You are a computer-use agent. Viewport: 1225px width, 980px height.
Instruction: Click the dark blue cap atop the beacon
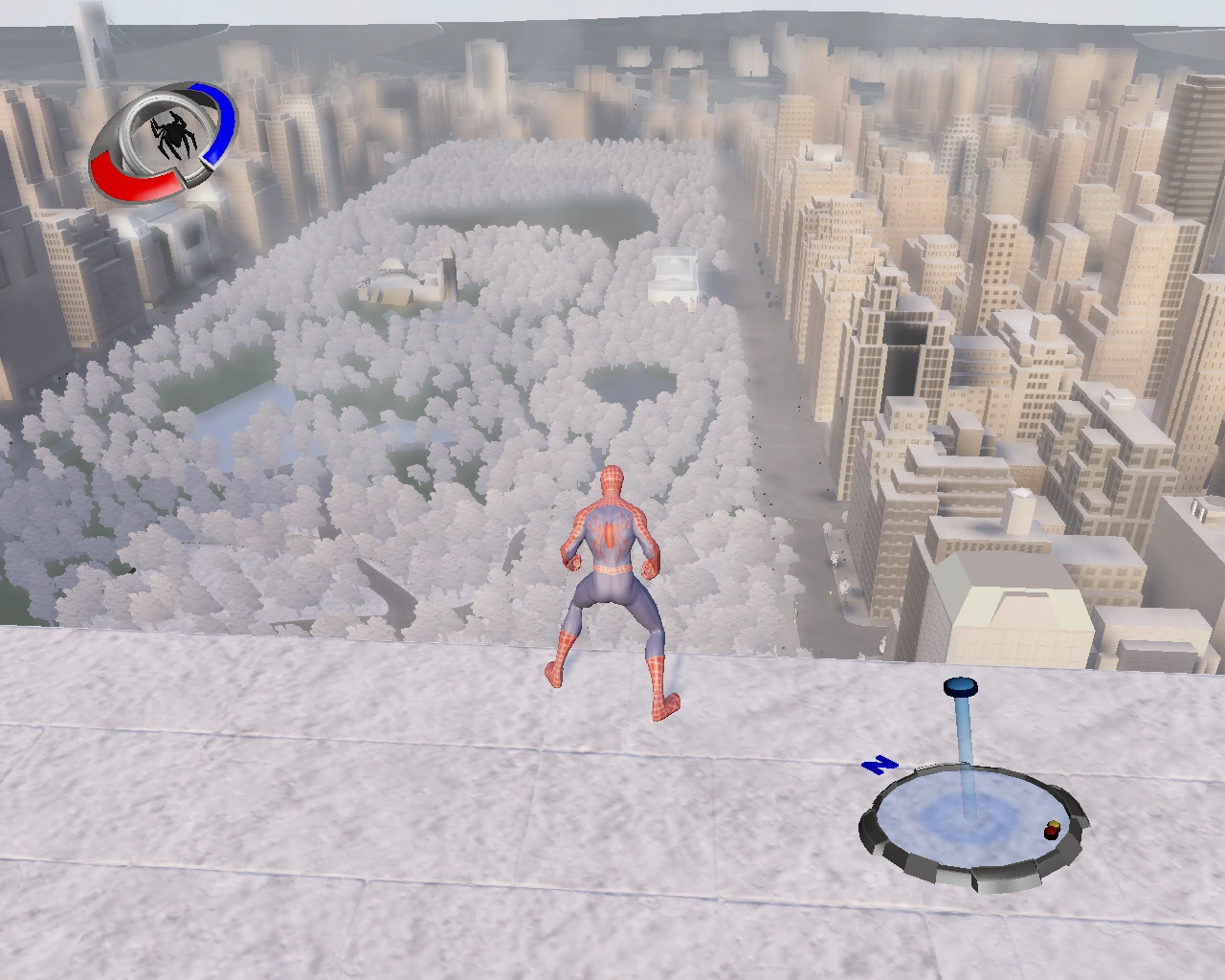tap(960, 687)
